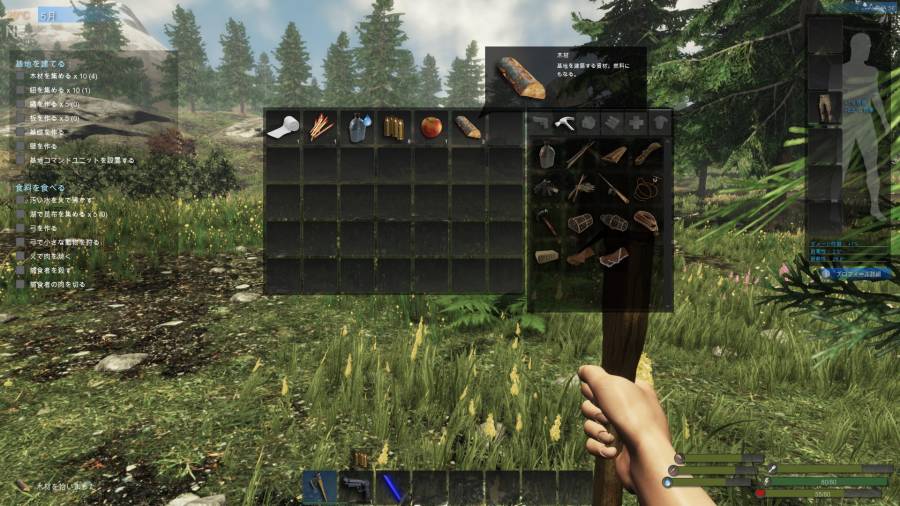900x506 pixels.
Task: Choose the bullets stack in the inventory
Action: [x=394, y=127]
